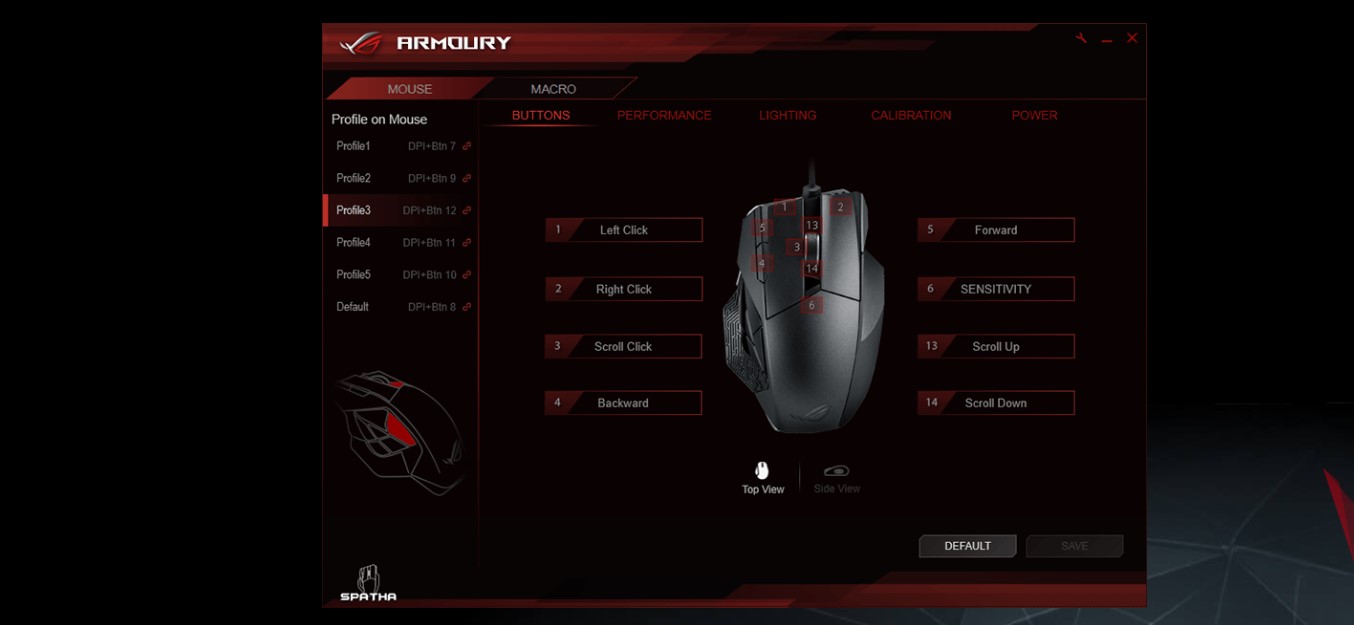This screenshot has height=625, width=1354.
Task: Edit the Scroll Click assignment
Action: pyautogui.click(x=623, y=346)
